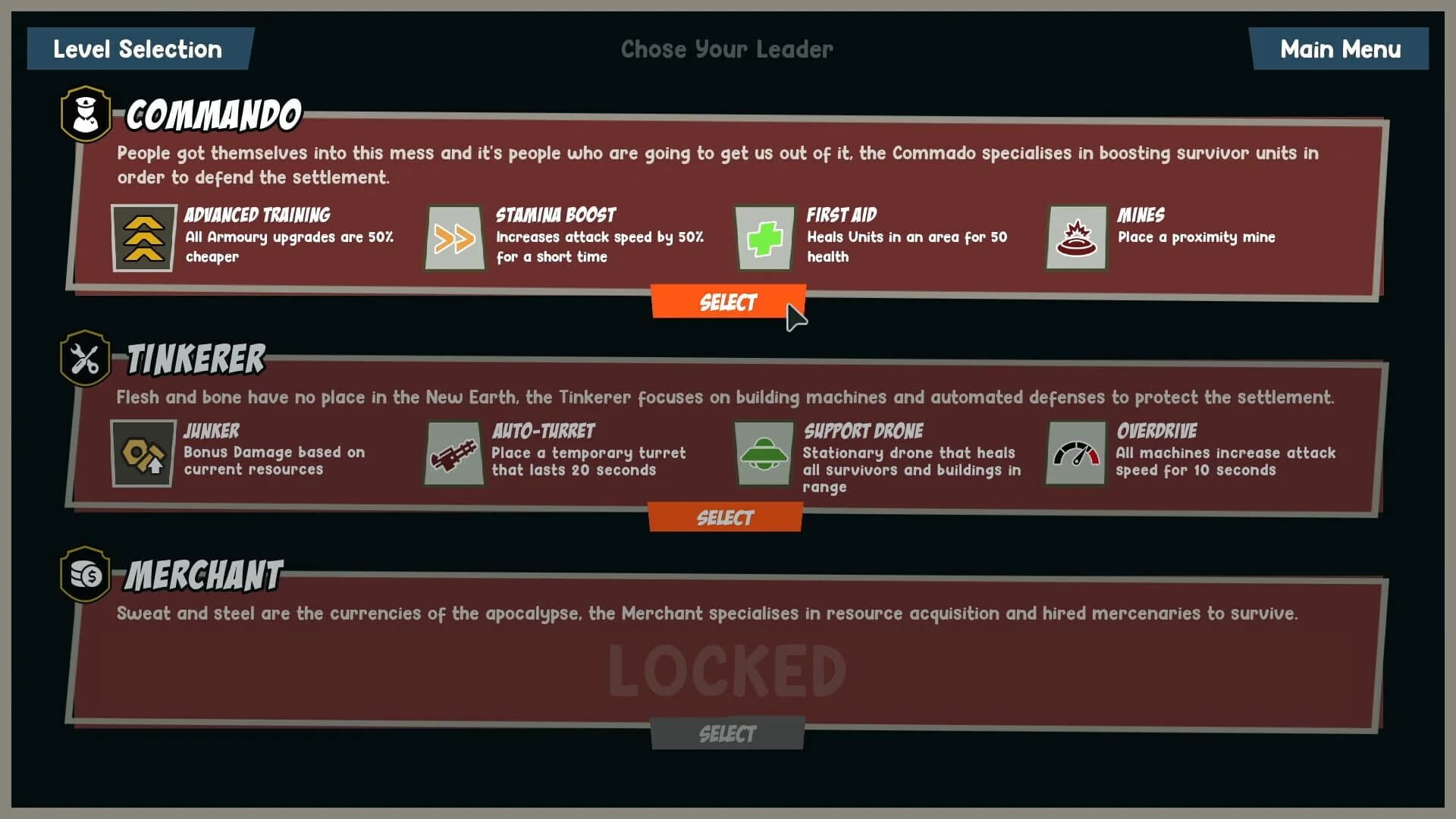The width and height of the screenshot is (1456, 819).
Task: Click the First Aid green cross icon
Action: [764, 239]
